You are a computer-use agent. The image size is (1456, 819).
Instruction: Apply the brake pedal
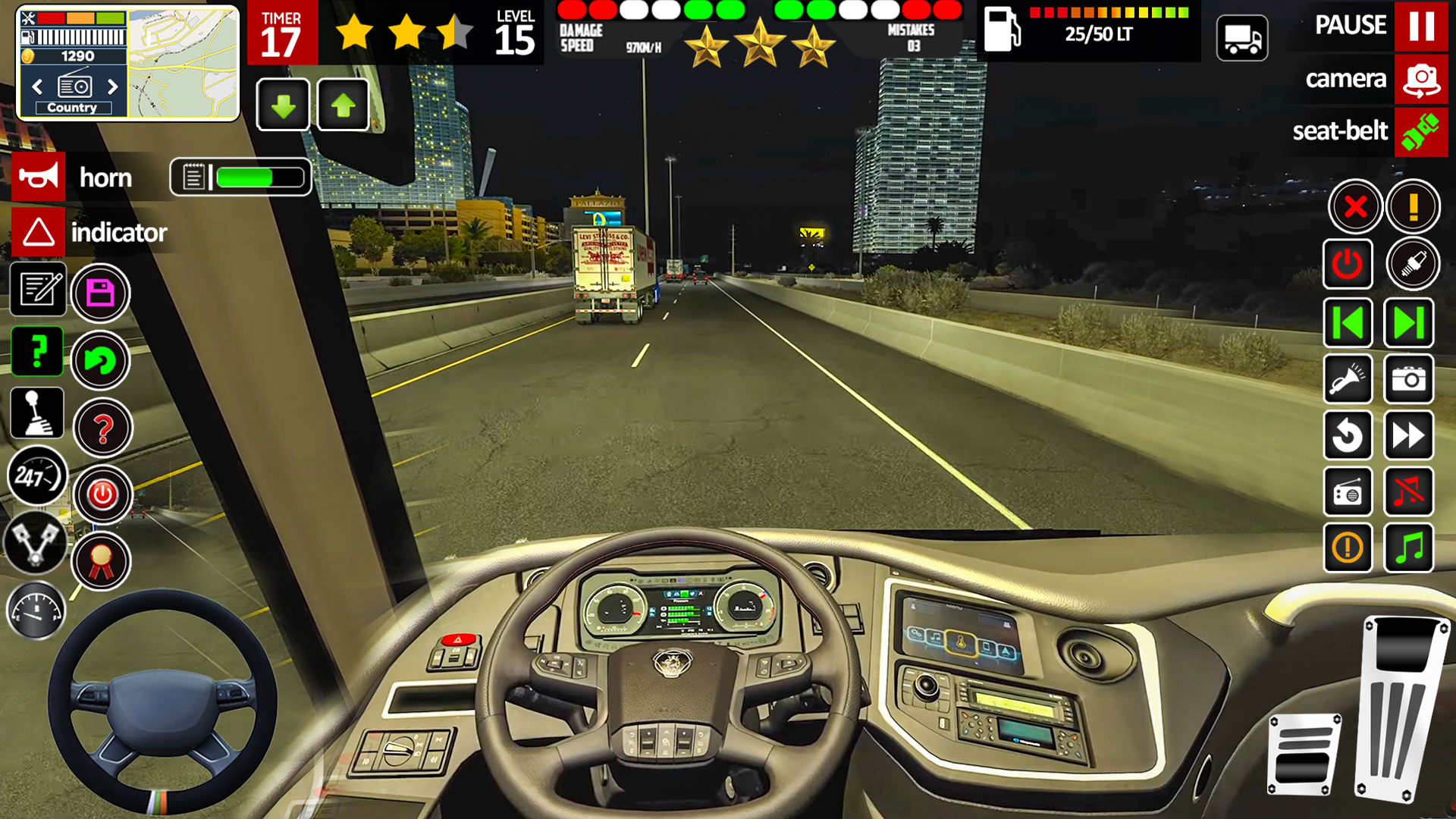pos(1303,755)
